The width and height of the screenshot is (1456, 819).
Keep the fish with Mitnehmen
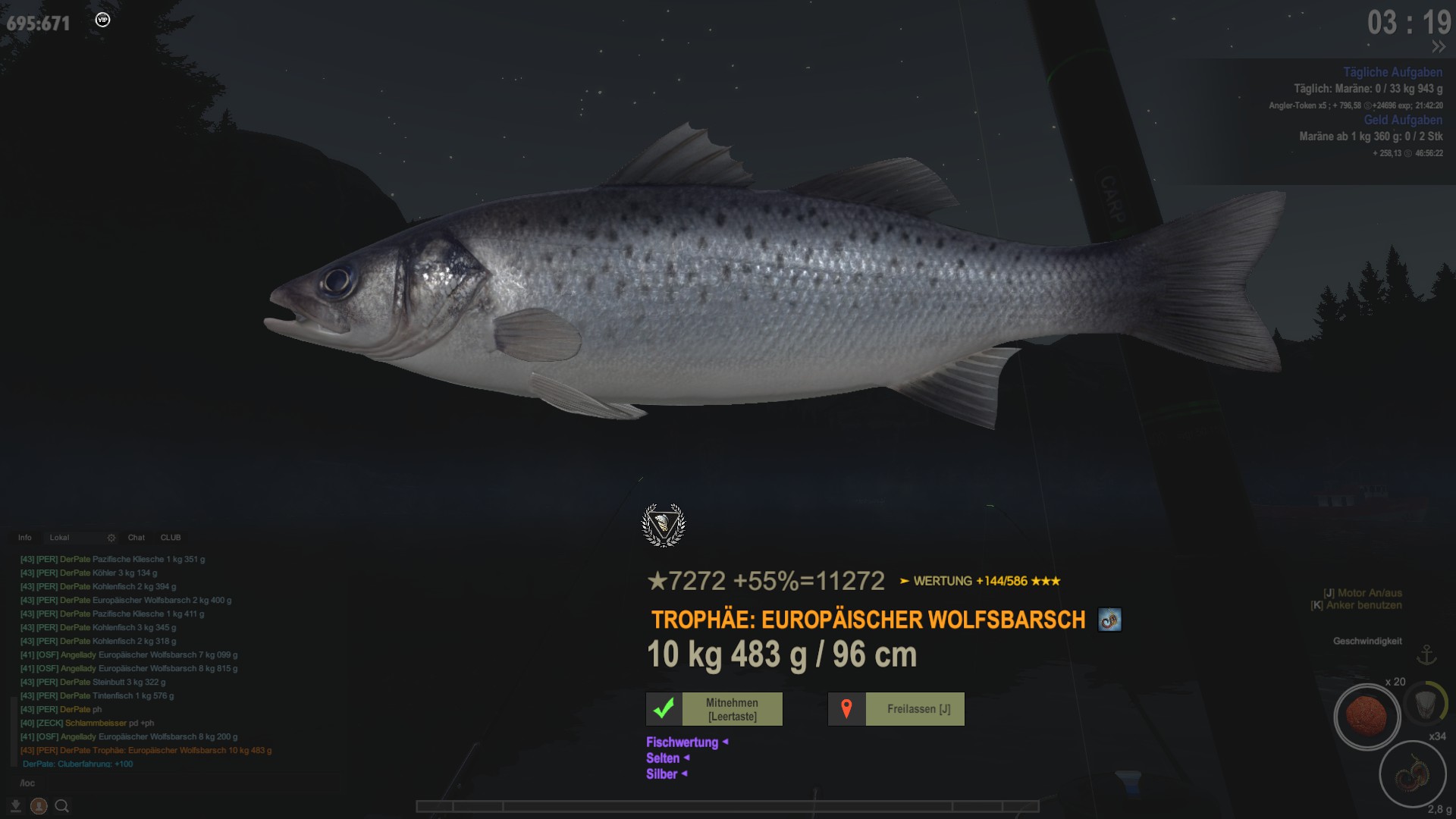[x=732, y=709]
